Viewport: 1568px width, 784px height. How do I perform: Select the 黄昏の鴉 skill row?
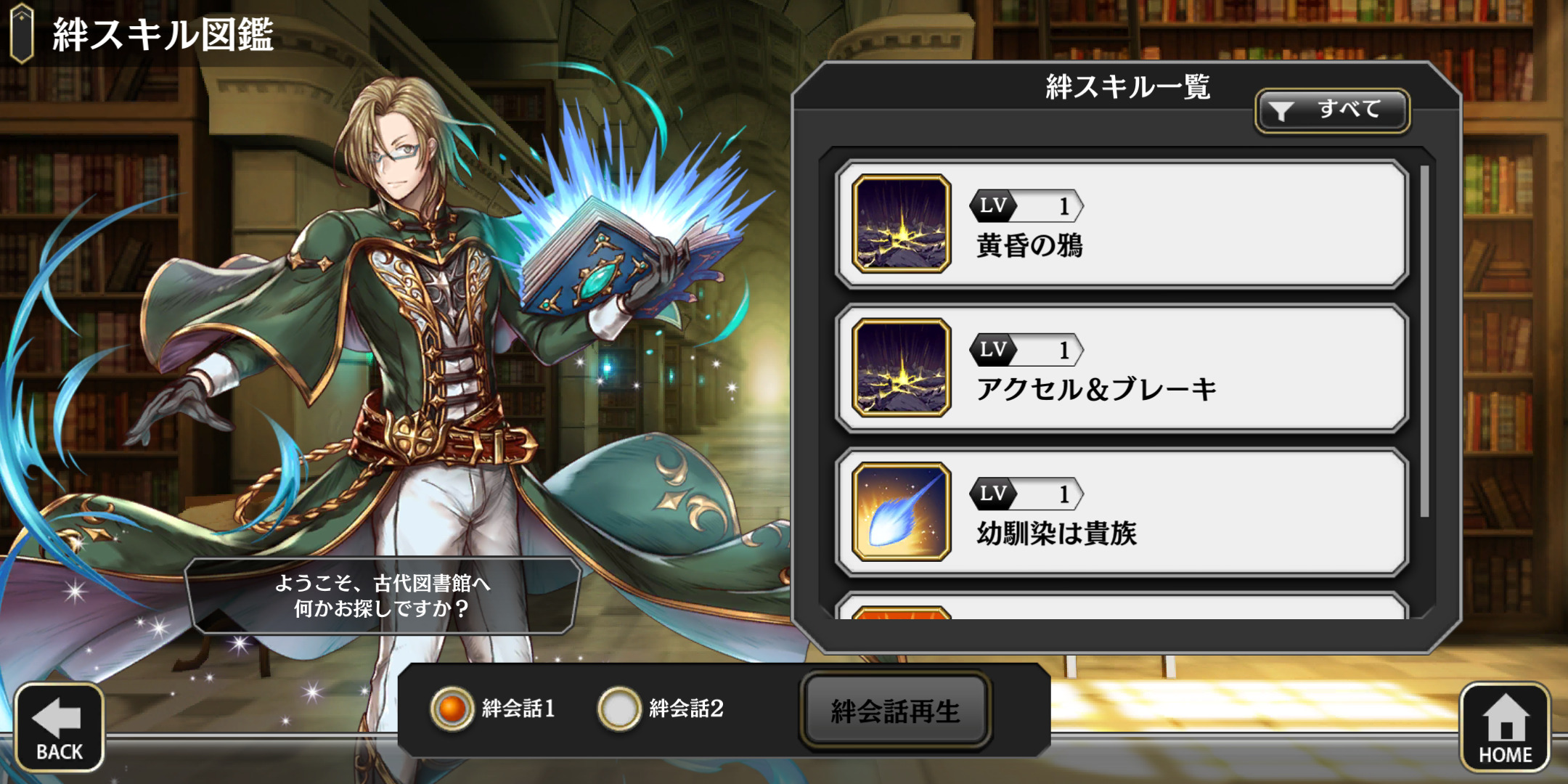click(1122, 224)
